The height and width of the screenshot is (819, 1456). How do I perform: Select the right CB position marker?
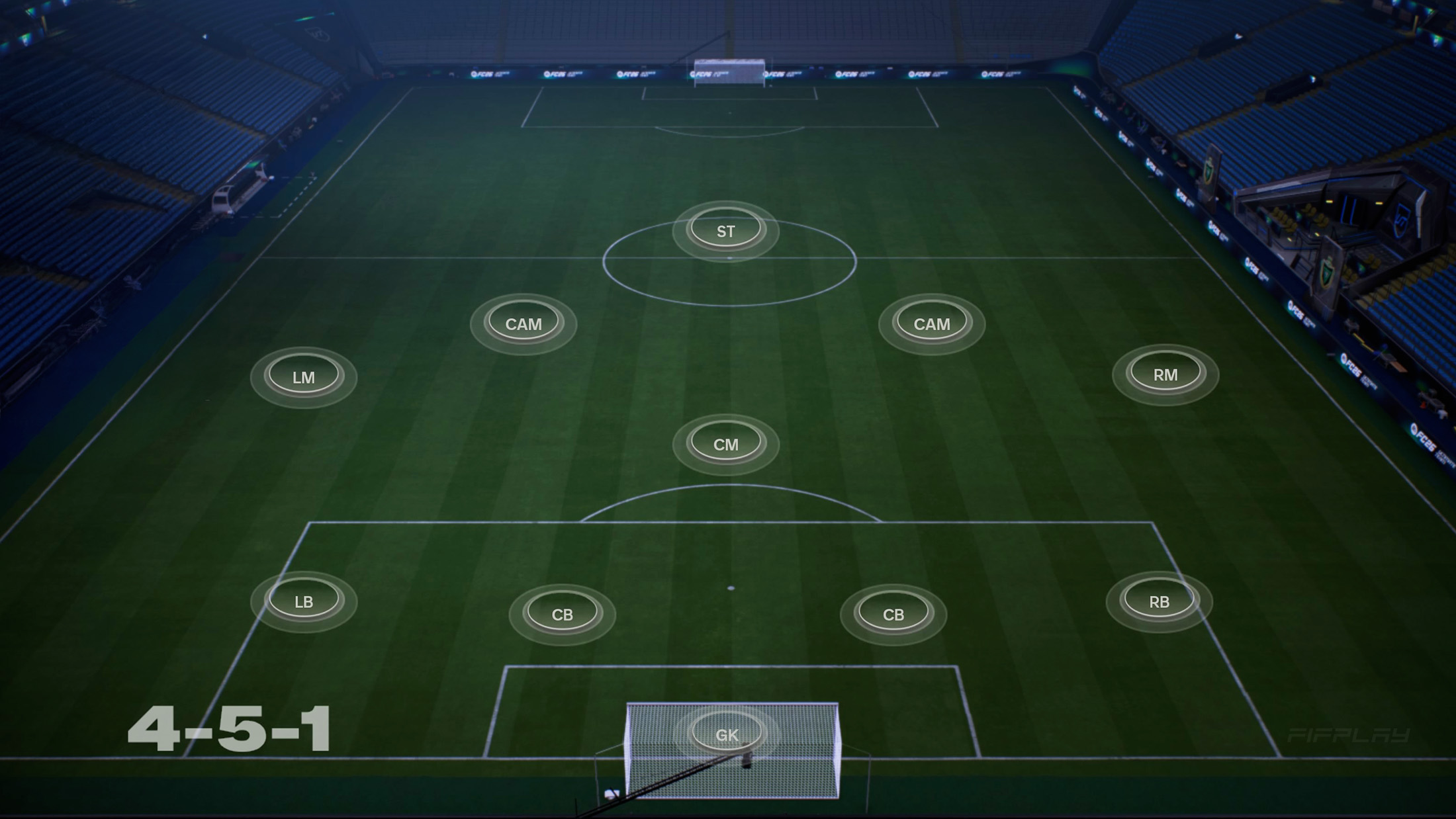pos(893,615)
